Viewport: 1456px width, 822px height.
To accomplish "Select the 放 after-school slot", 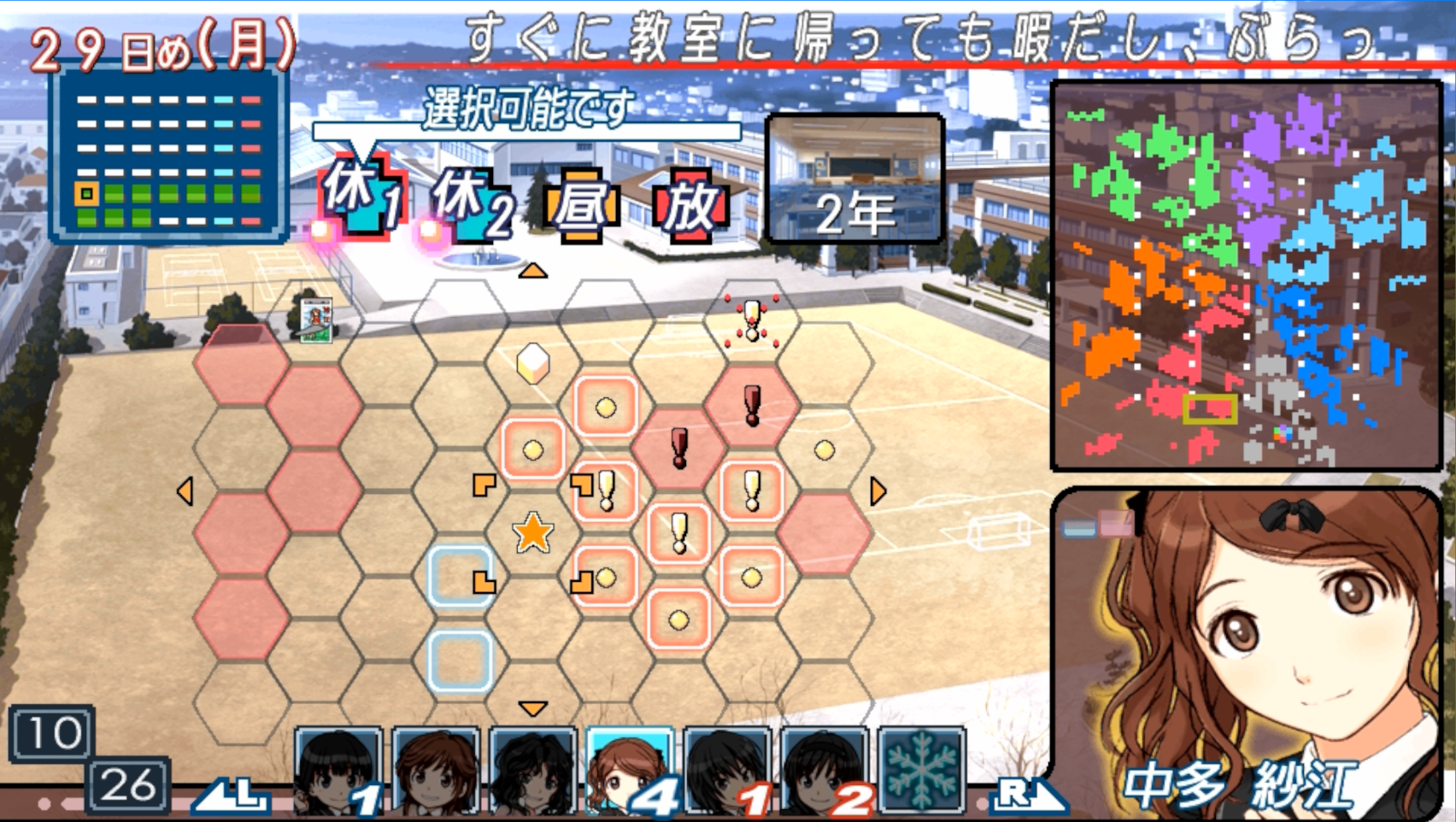I will [x=690, y=205].
